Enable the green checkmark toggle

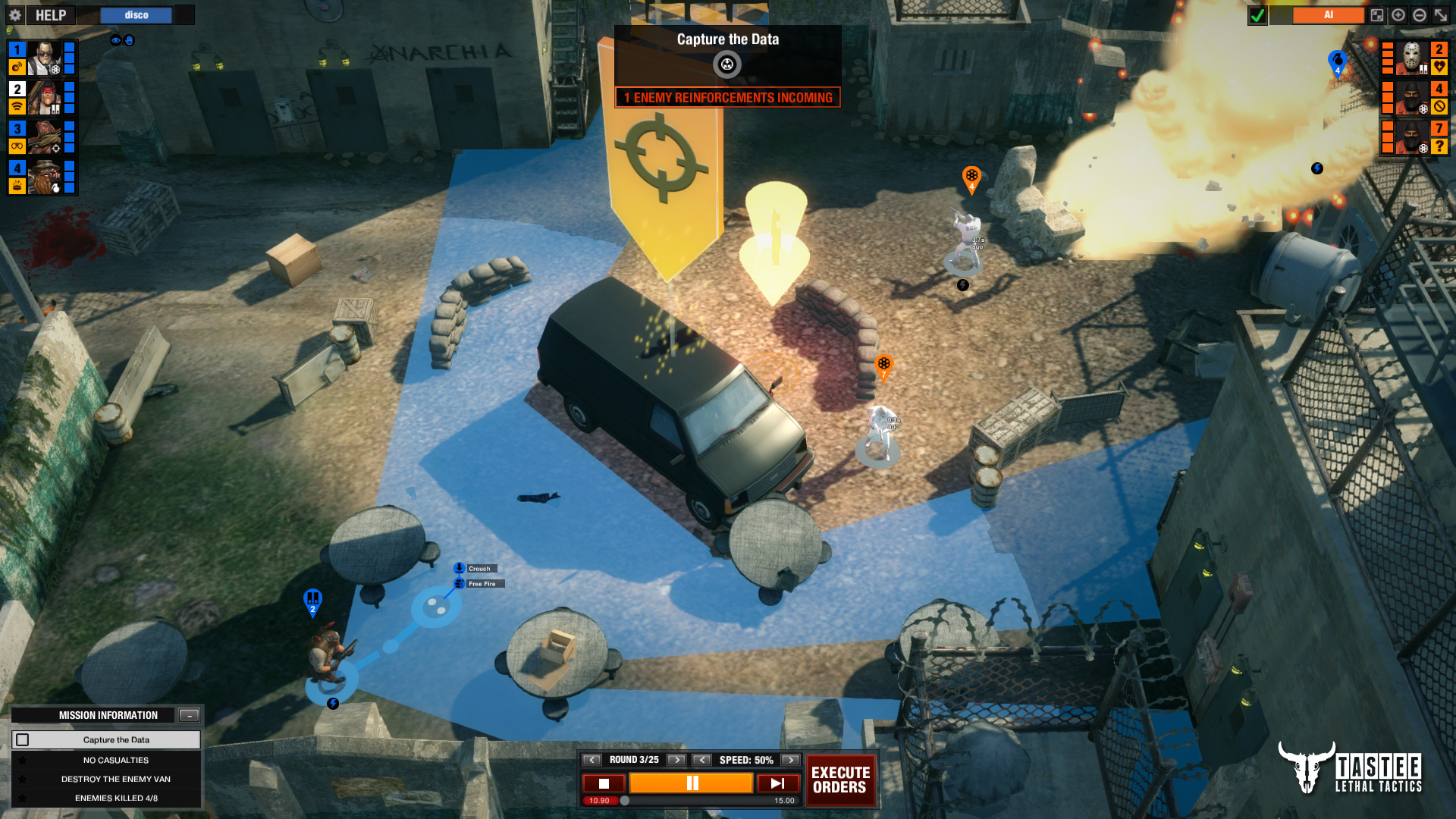coord(1257,14)
